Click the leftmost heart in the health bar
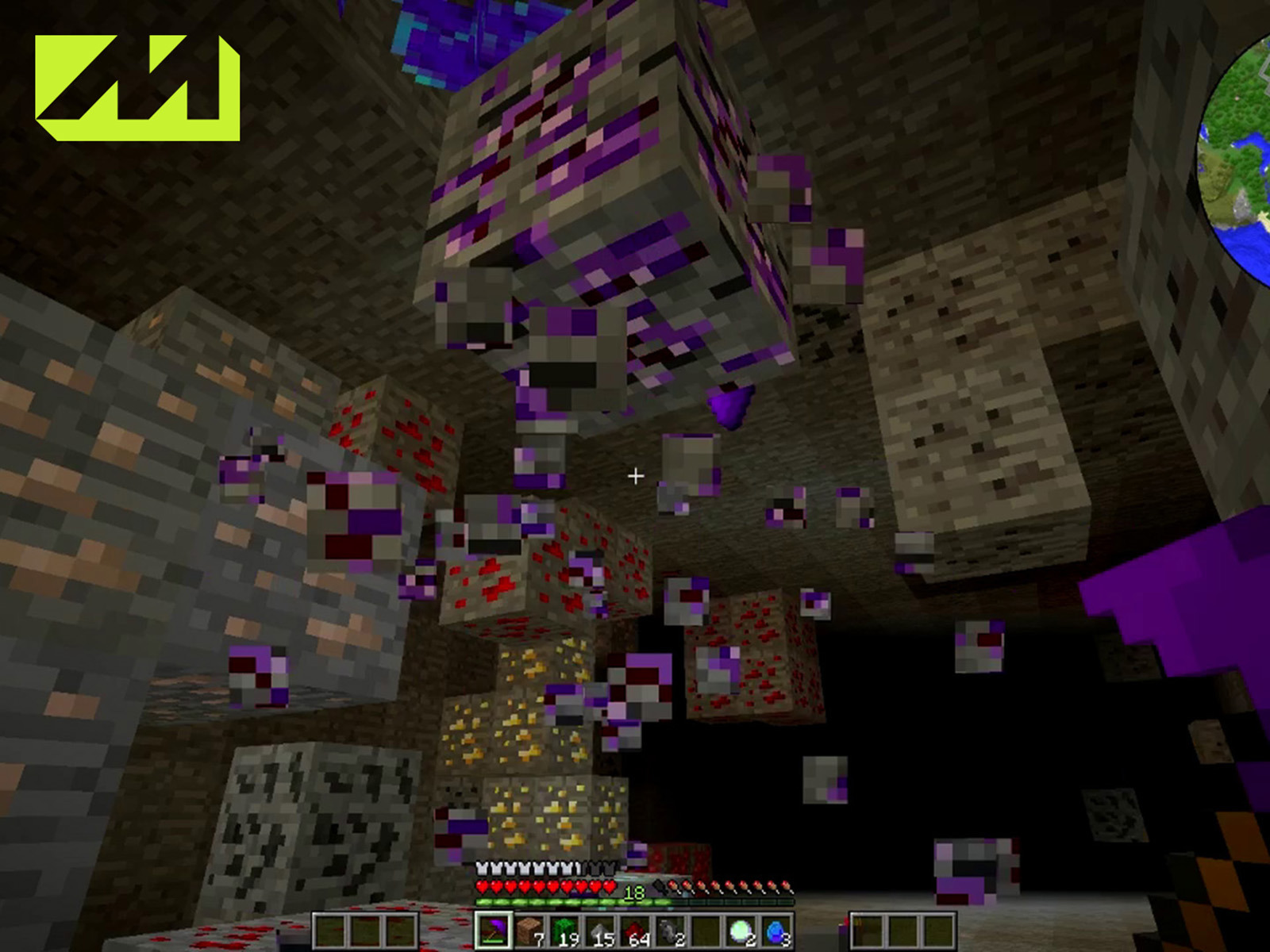Image resolution: width=1270 pixels, height=952 pixels. (483, 886)
